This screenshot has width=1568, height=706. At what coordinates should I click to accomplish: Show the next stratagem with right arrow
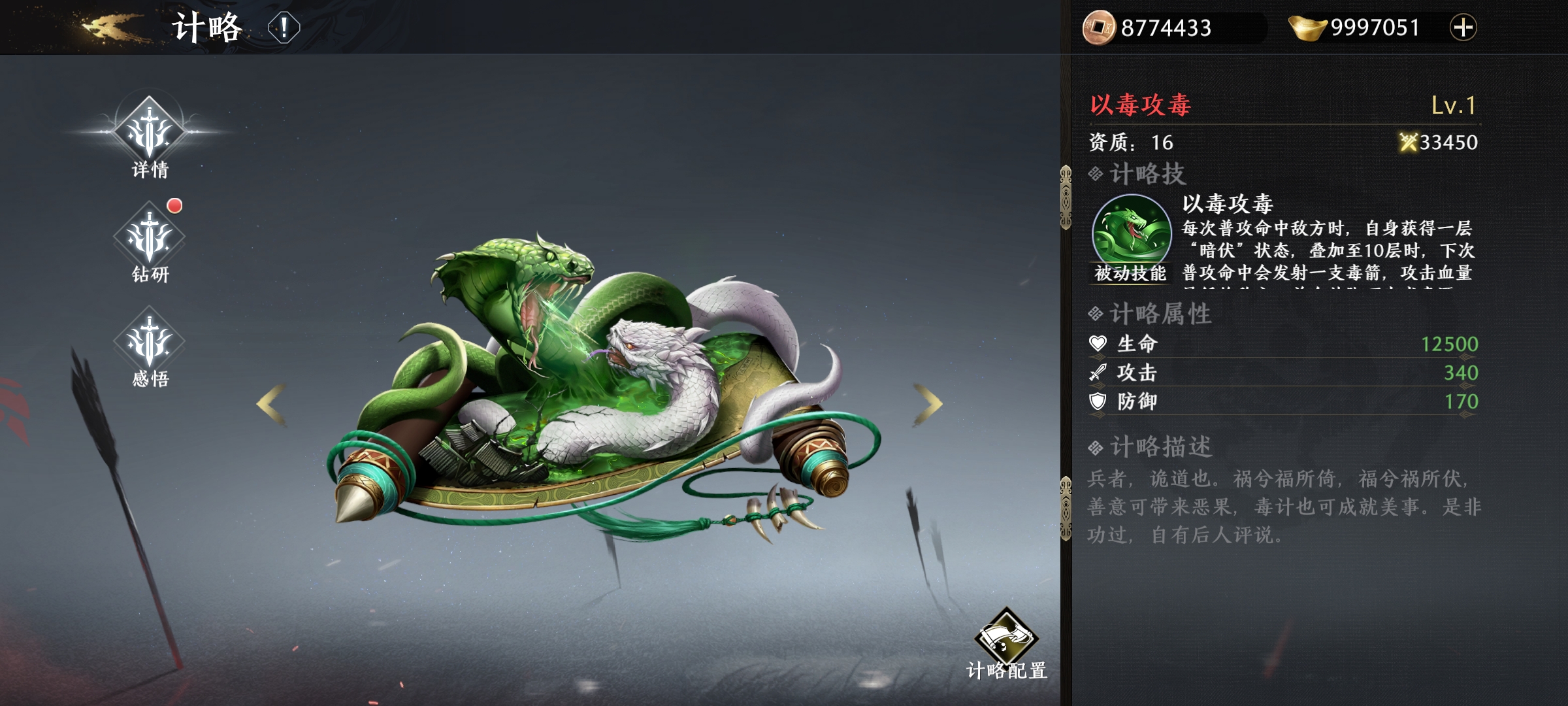pos(928,405)
